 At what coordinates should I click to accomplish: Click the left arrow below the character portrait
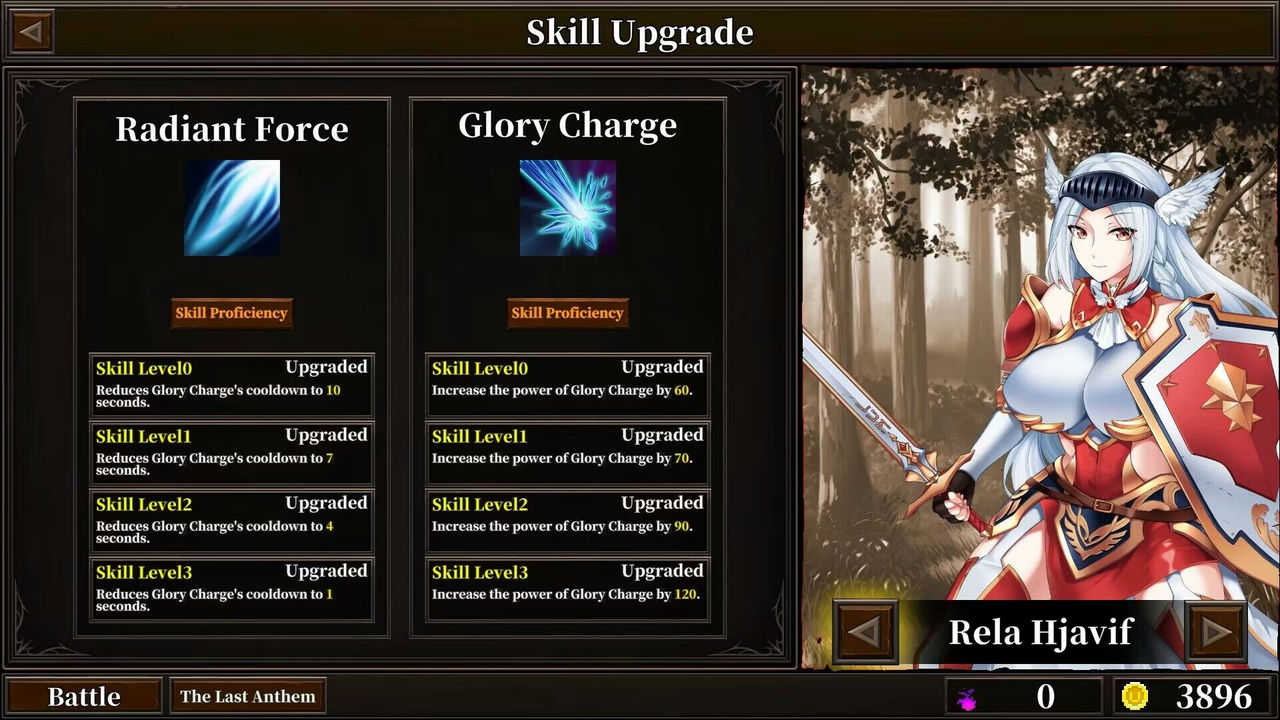(864, 632)
